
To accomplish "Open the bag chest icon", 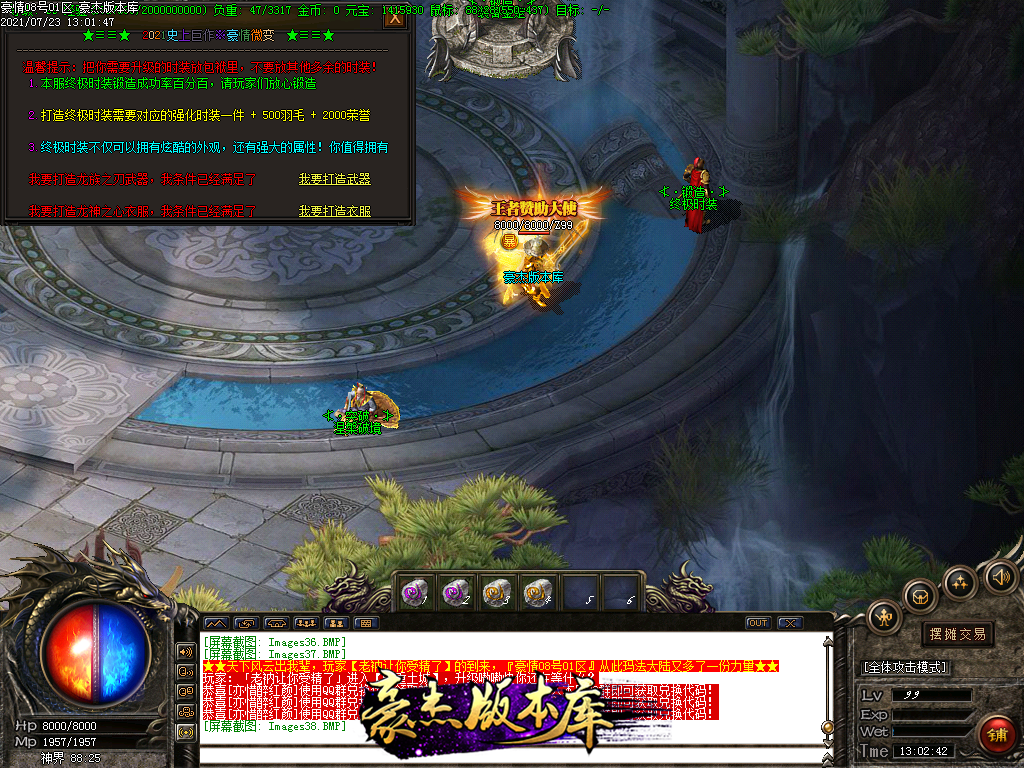I will 920,597.
